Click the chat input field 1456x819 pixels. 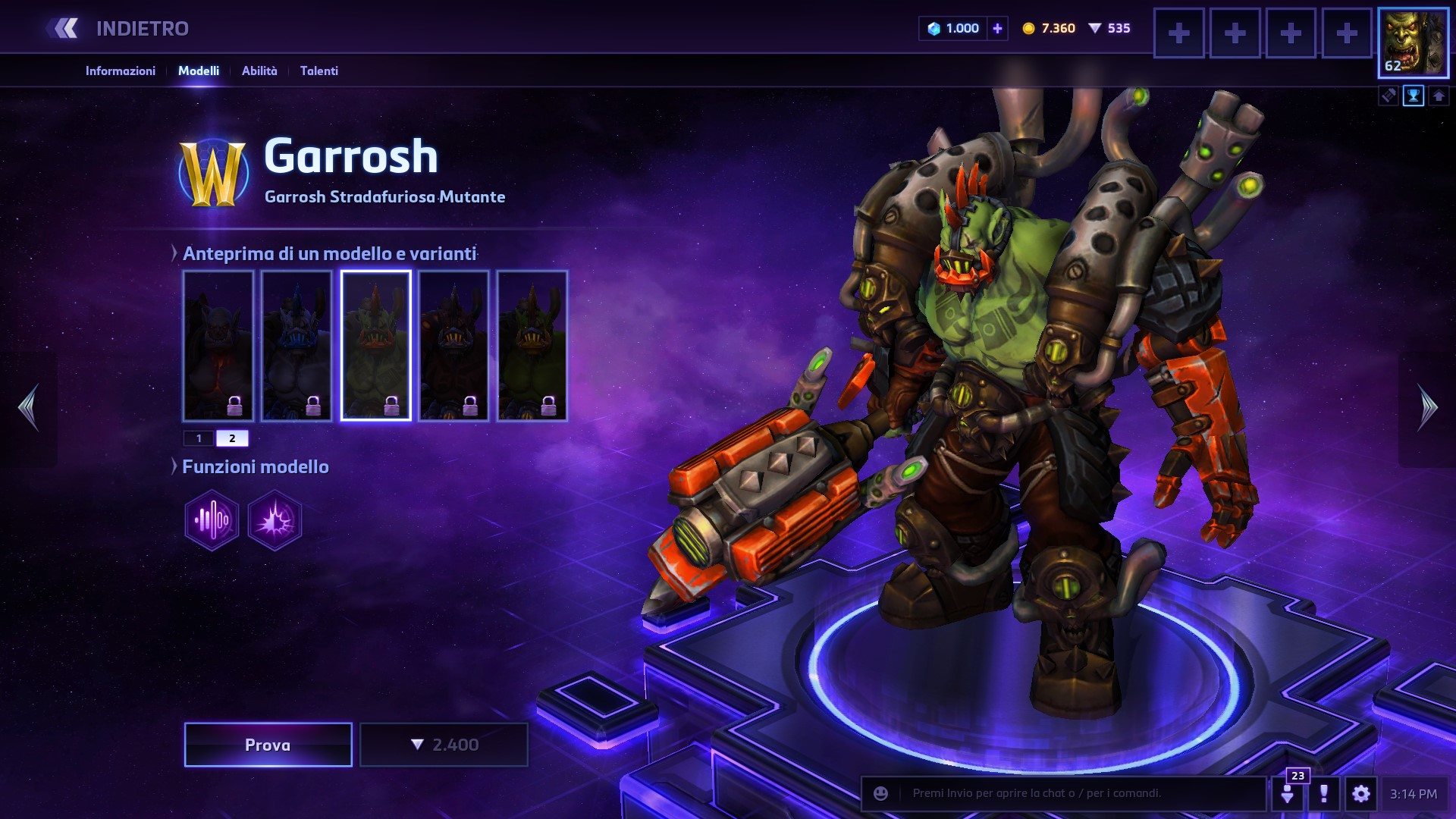click(x=1077, y=794)
